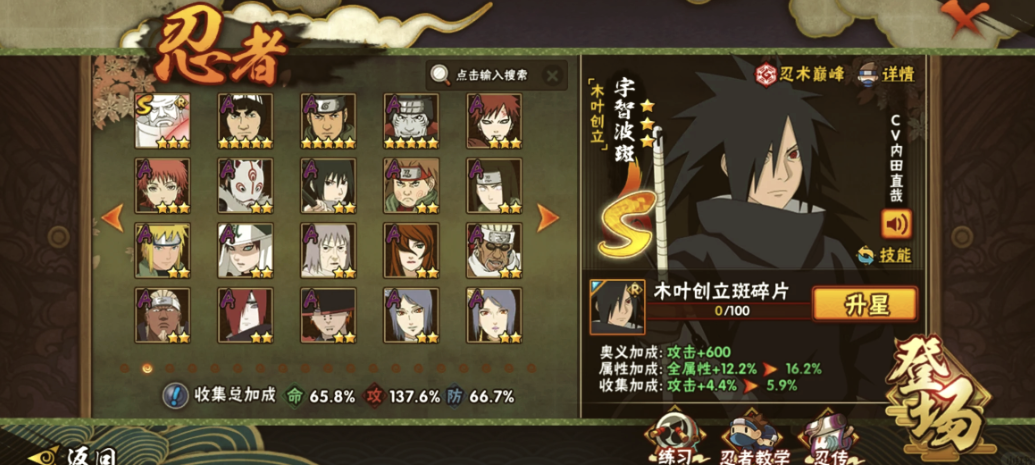
Task: Open the 忍术巅峰 panel
Action: pyautogui.click(x=795, y=73)
